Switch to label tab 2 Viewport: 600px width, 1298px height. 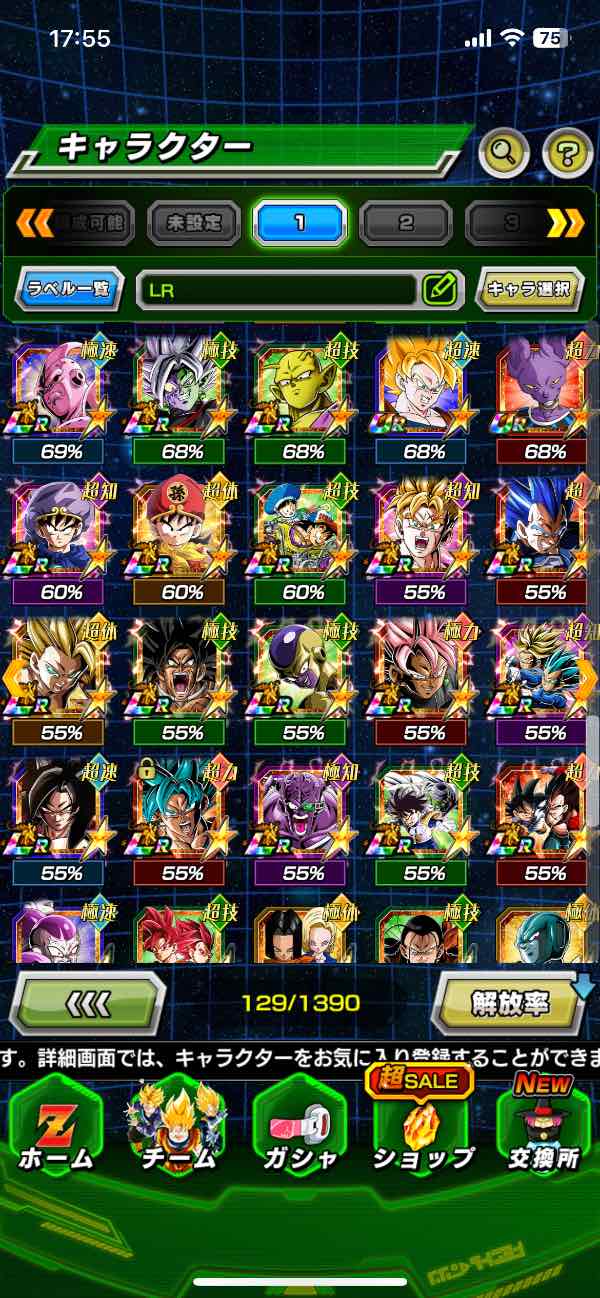(405, 222)
